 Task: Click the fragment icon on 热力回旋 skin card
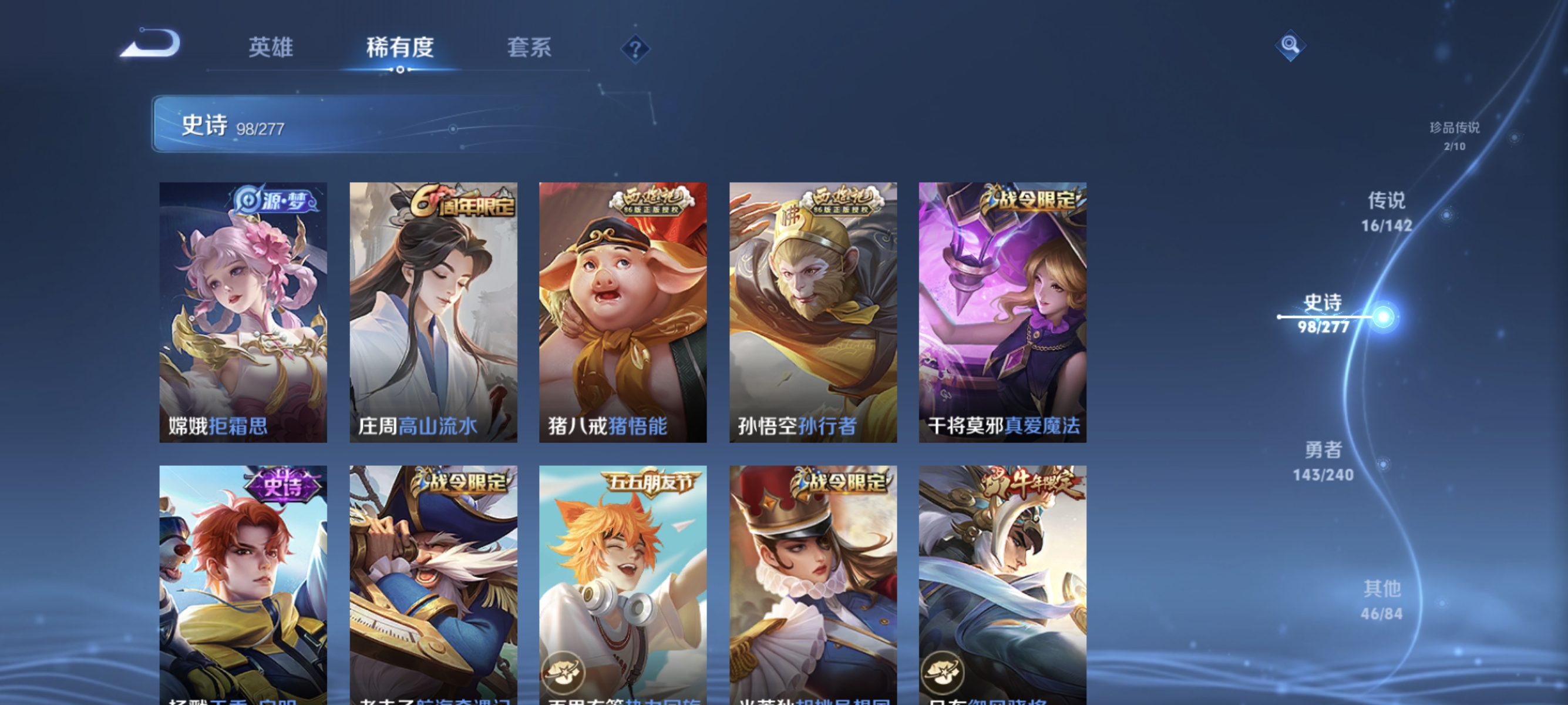564,673
